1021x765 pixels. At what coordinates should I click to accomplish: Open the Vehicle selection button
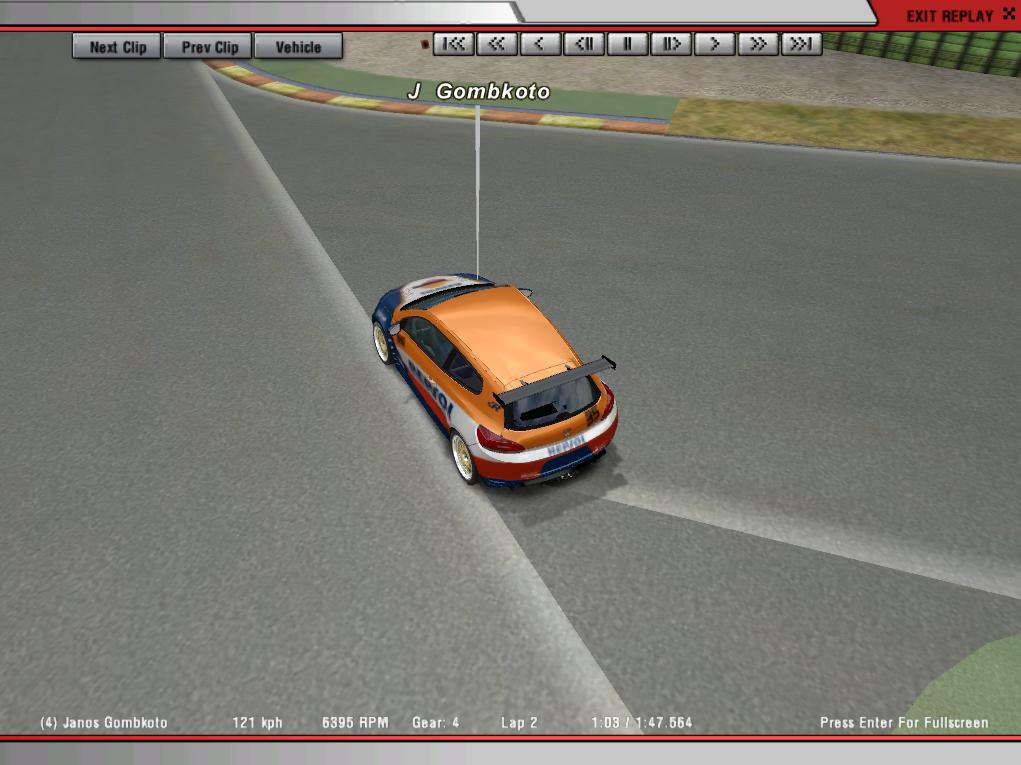point(298,47)
